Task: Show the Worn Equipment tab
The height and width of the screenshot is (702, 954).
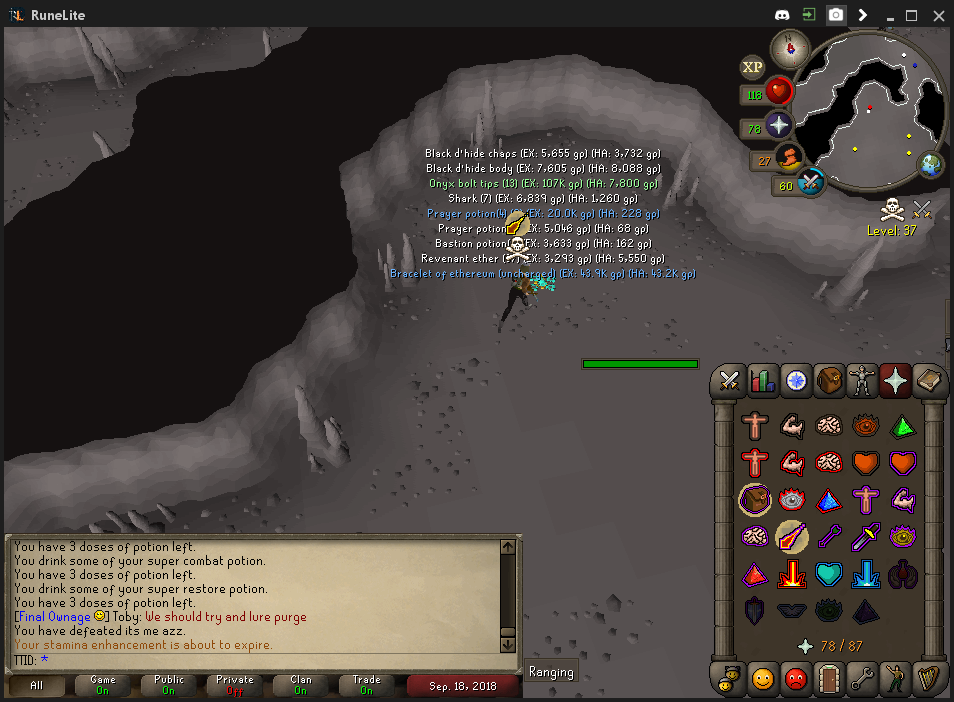Action: click(862, 380)
